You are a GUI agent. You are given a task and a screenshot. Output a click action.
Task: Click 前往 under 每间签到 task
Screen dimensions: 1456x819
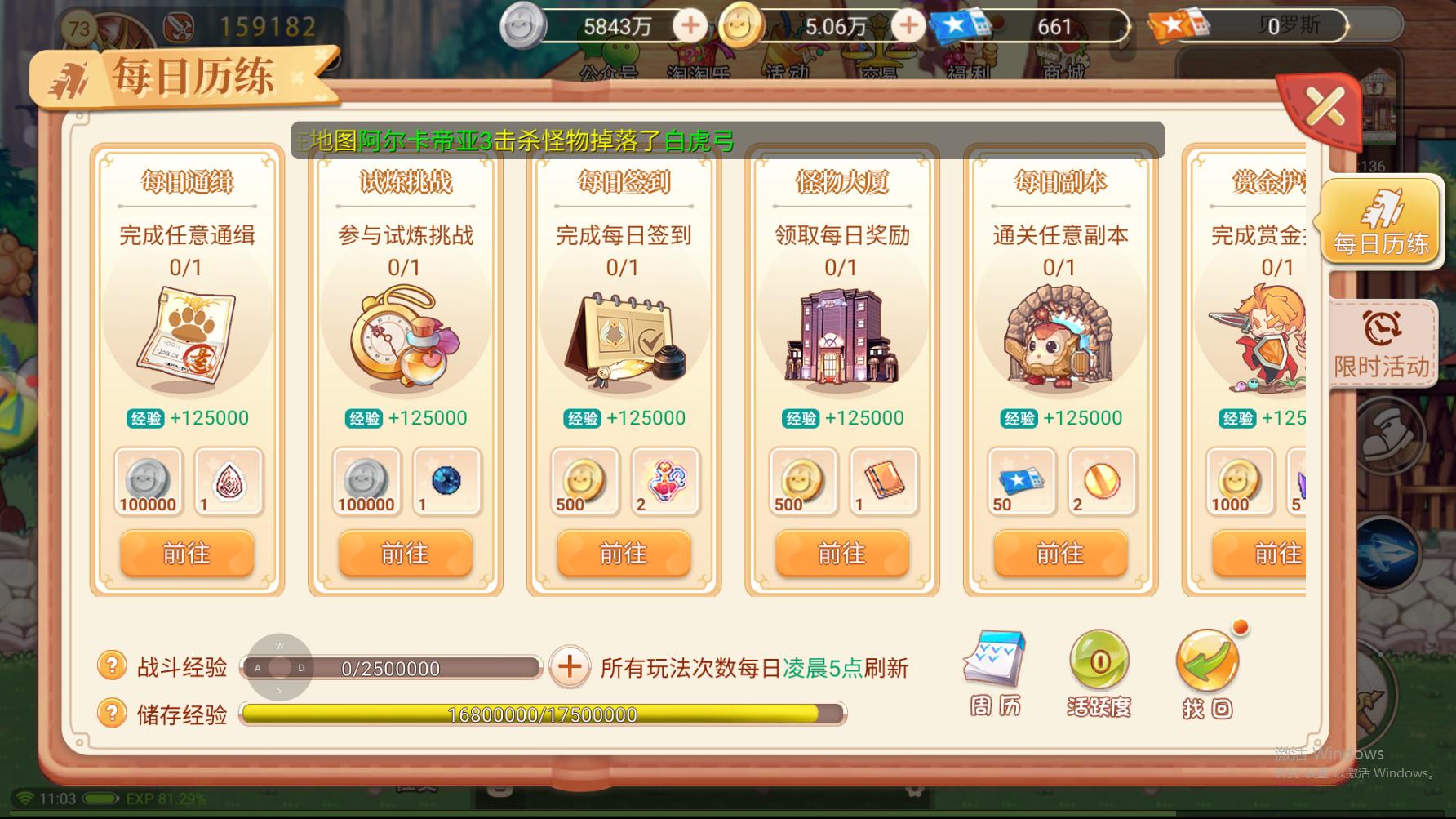(624, 554)
